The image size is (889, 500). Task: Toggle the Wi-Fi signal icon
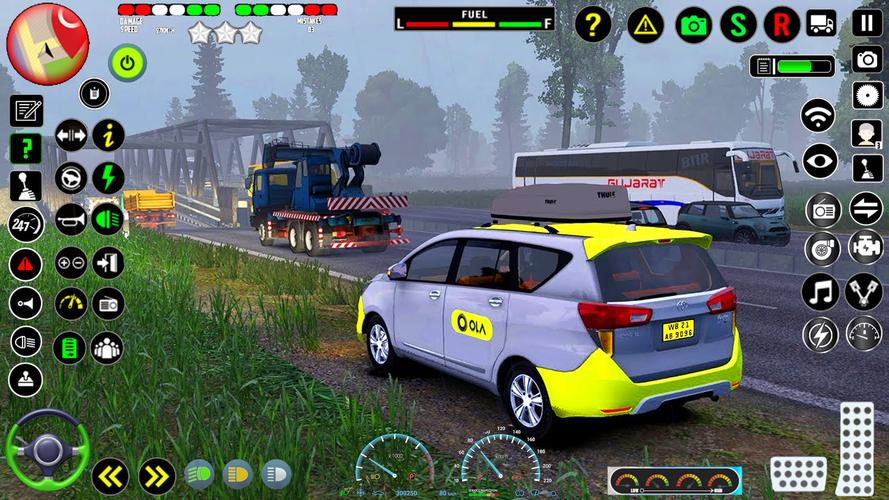[x=819, y=115]
